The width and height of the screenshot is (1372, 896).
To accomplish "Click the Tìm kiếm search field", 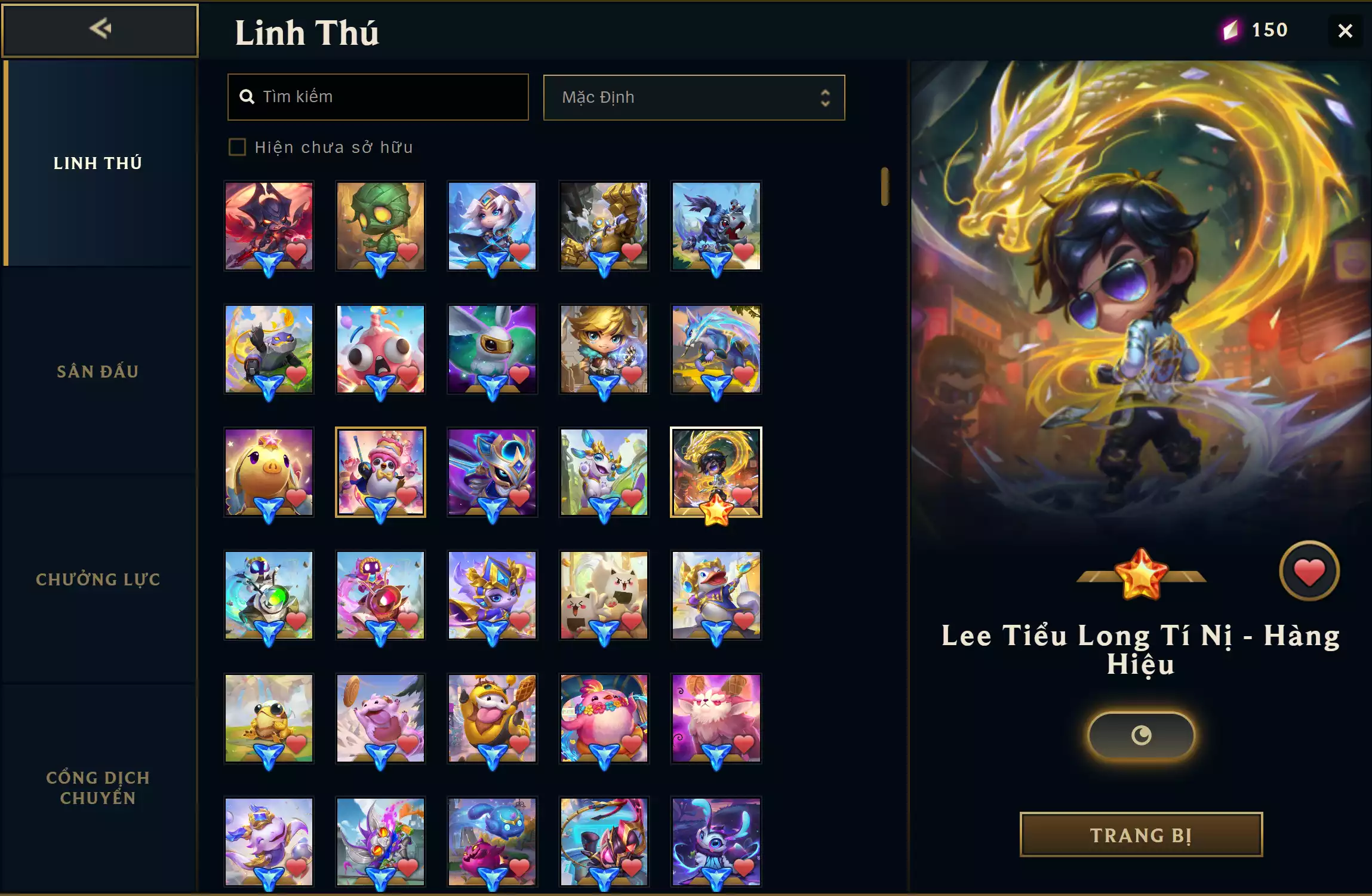I will click(378, 97).
